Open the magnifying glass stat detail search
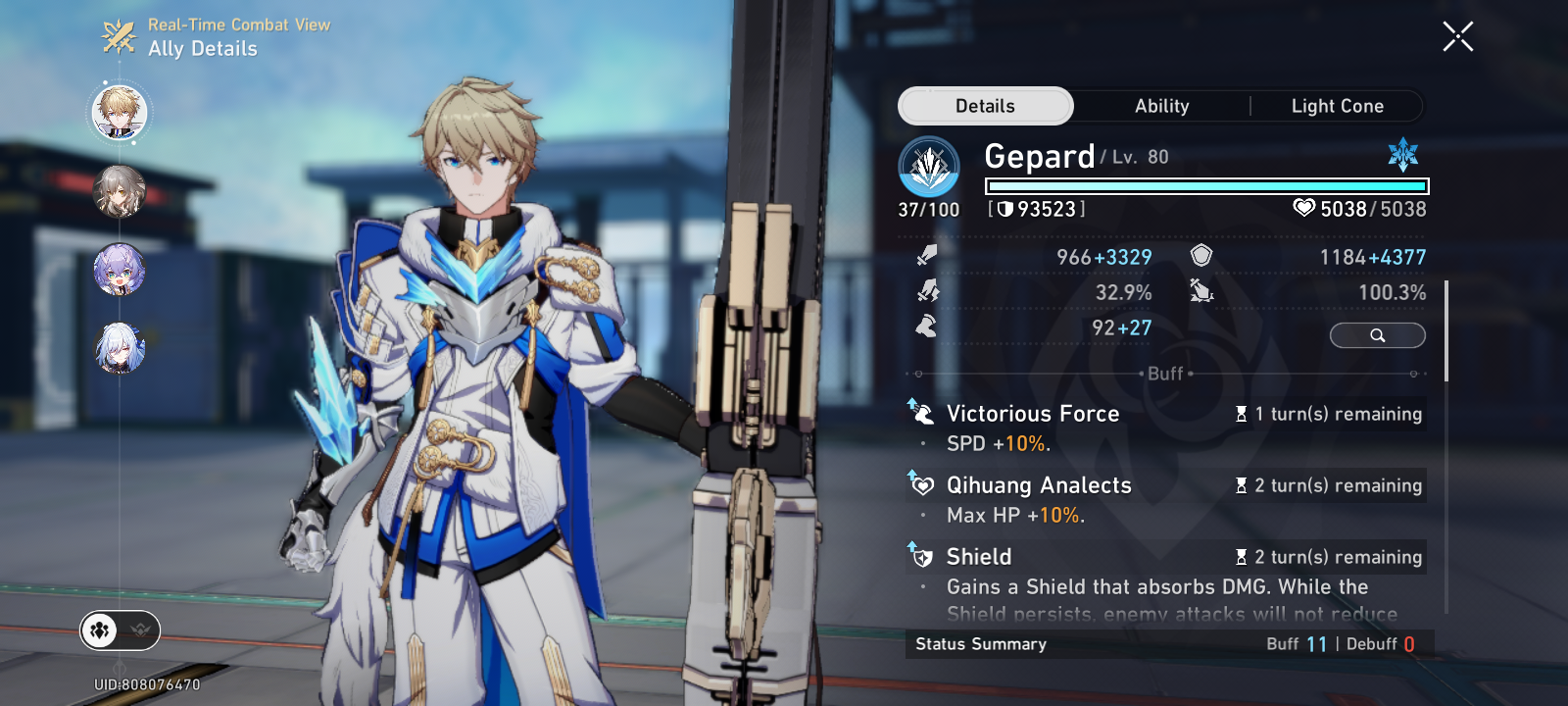The width and height of the screenshot is (1568, 706). tap(1377, 335)
